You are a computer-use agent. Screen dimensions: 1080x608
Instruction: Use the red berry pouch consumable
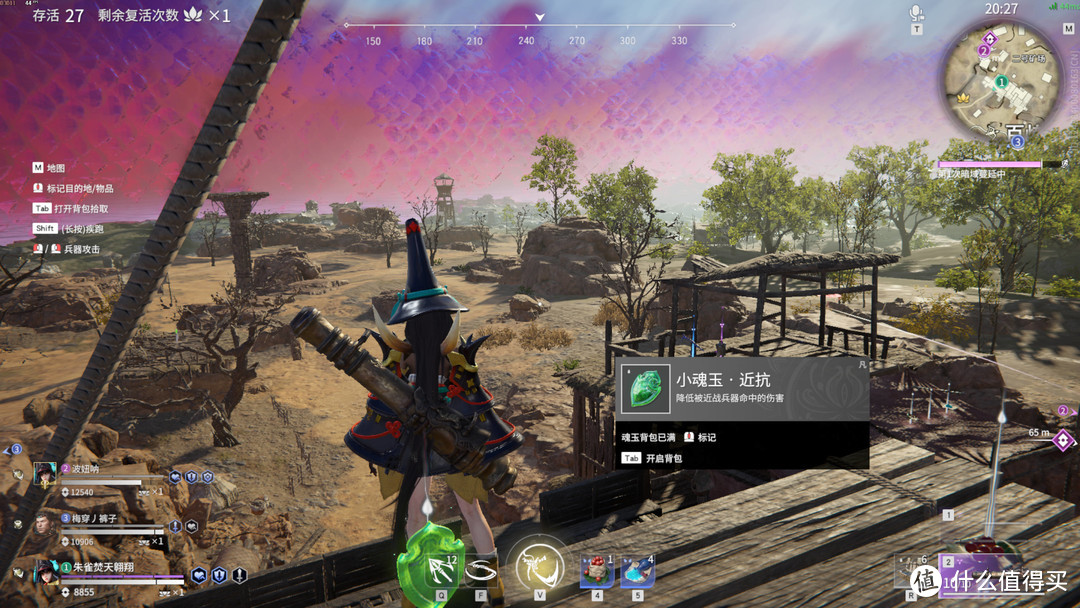[597, 571]
